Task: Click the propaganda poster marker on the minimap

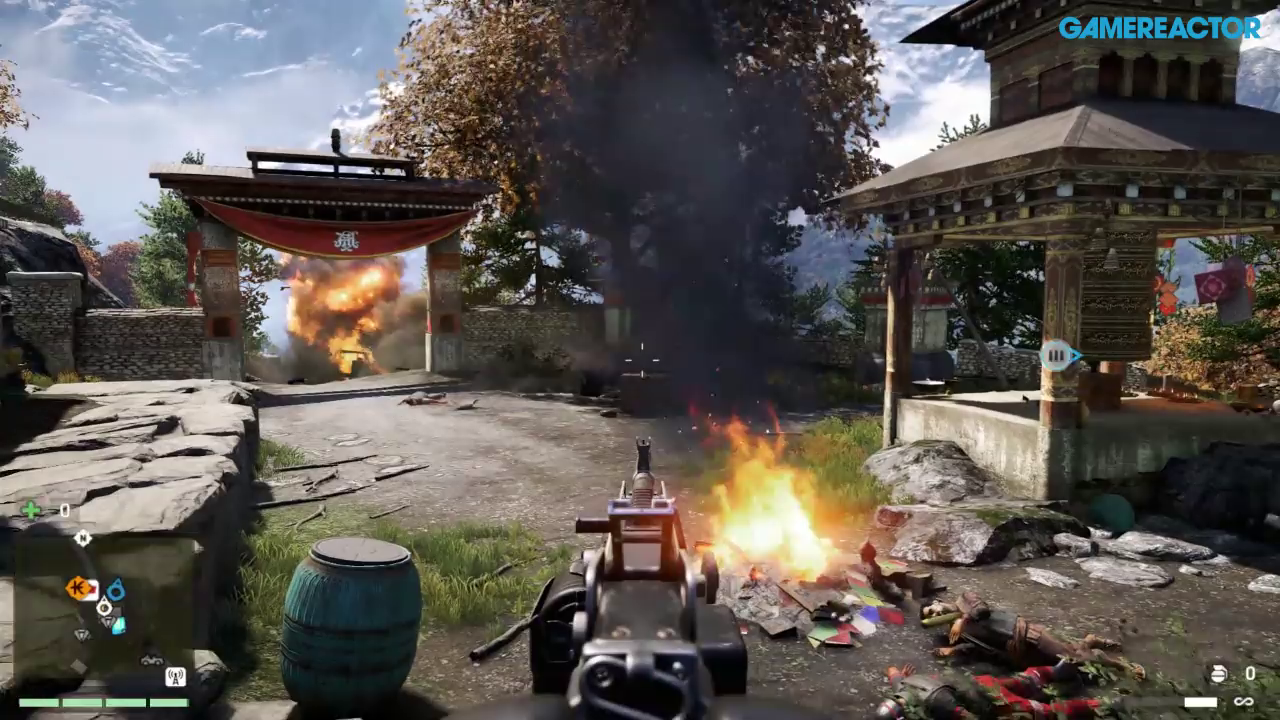Action: (93, 587)
